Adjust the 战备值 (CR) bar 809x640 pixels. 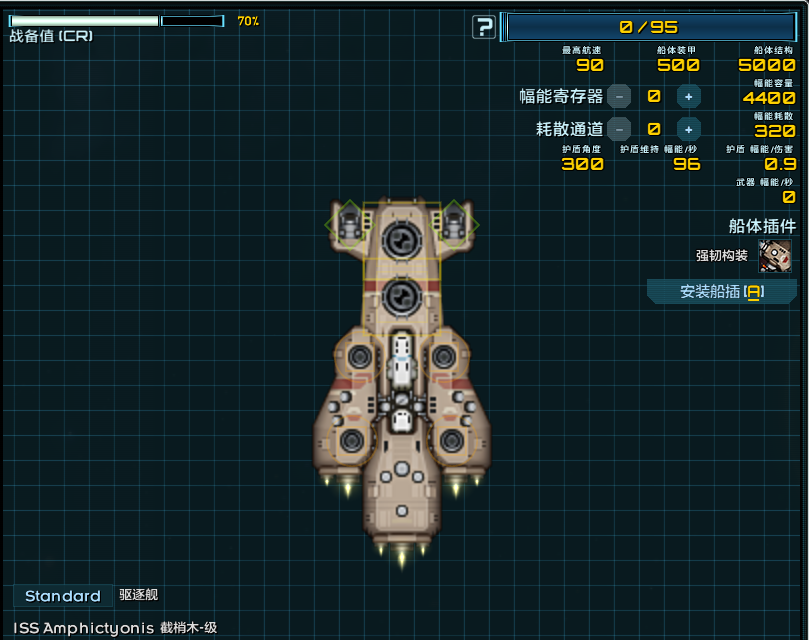tap(116, 21)
